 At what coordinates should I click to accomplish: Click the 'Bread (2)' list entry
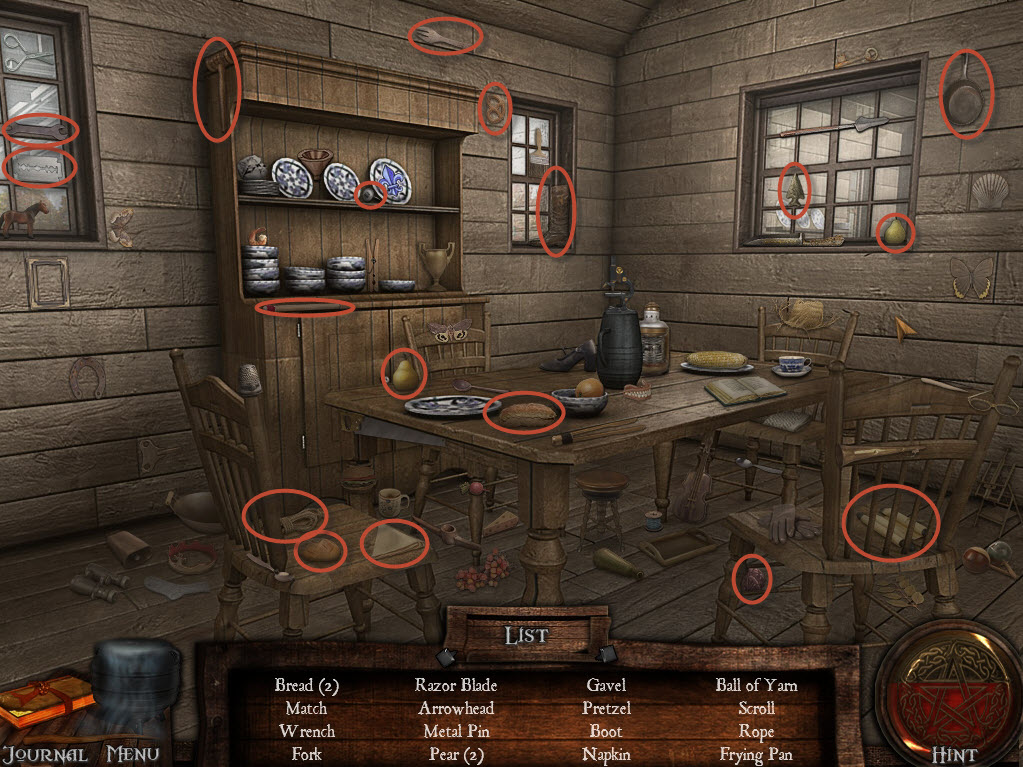tap(307, 685)
